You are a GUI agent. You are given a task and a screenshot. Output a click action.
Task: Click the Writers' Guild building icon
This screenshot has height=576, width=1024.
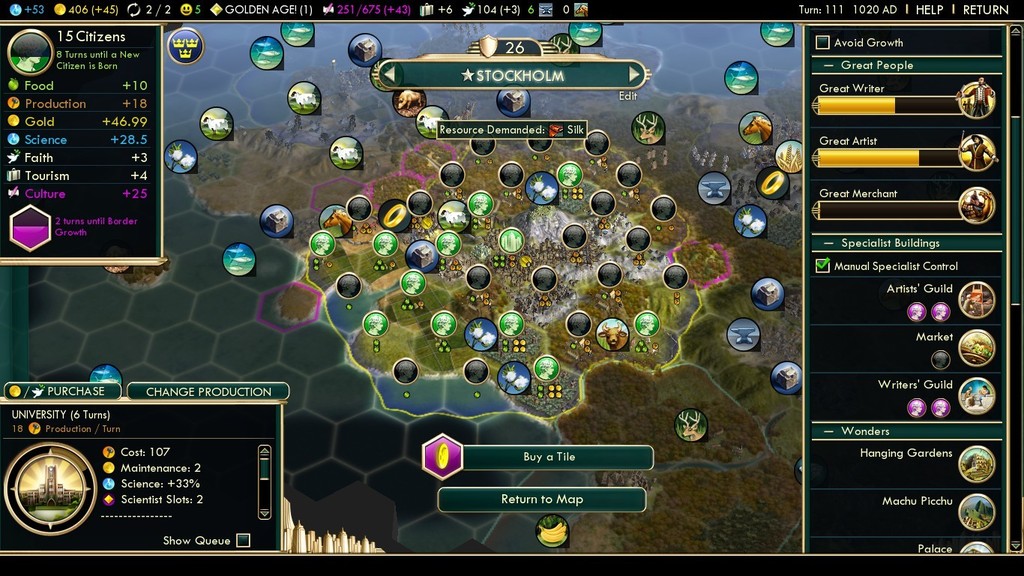point(976,396)
